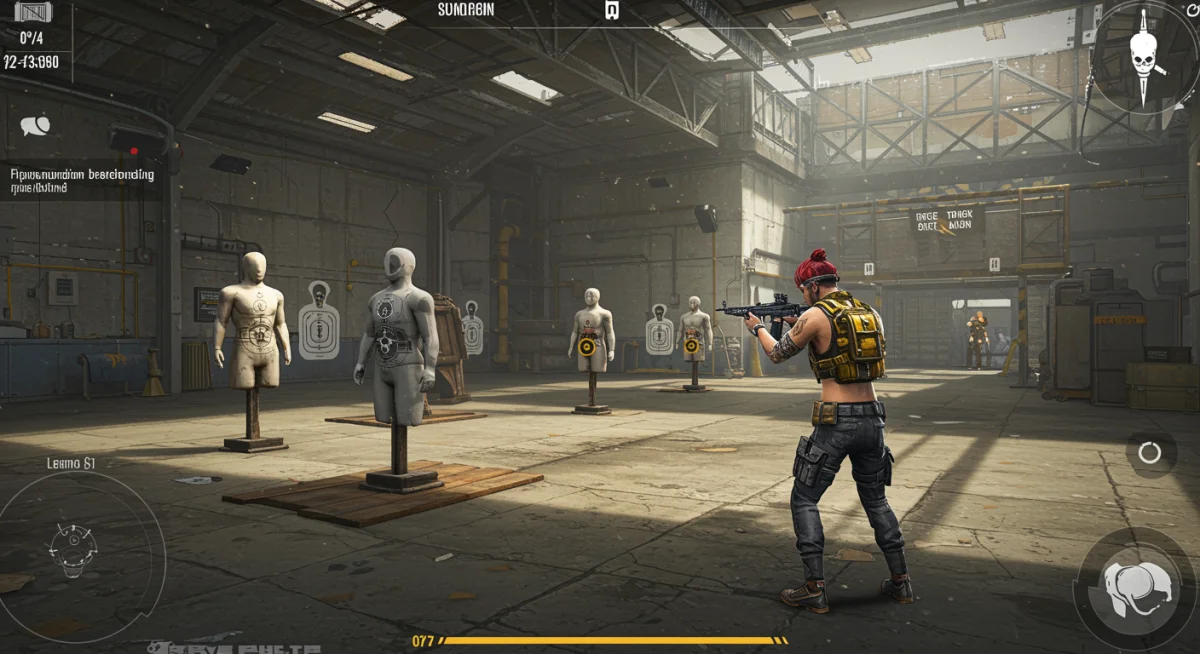Tap the small circular reload ring button
Image resolution: width=1200 pixels, height=654 pixels.
1150,453
